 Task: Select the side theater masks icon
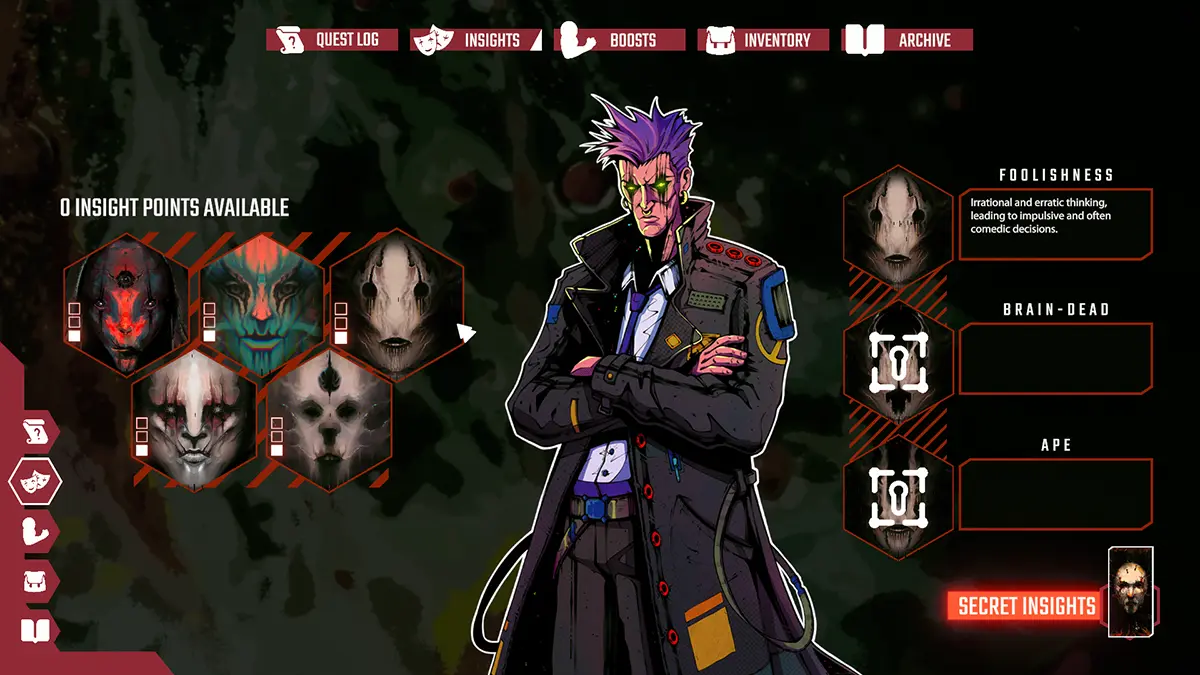tap(35, 482)
